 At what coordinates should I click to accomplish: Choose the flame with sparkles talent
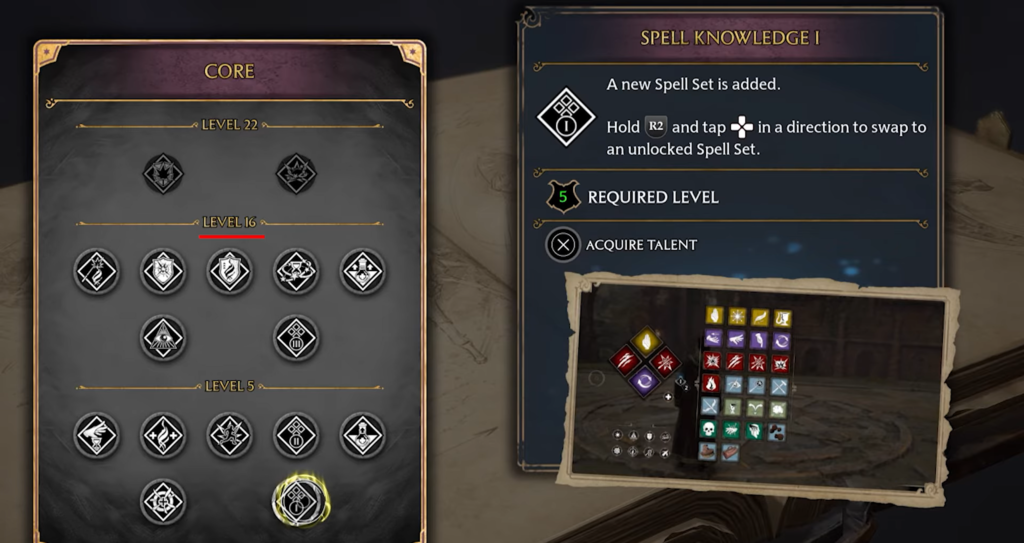(162, 435)
